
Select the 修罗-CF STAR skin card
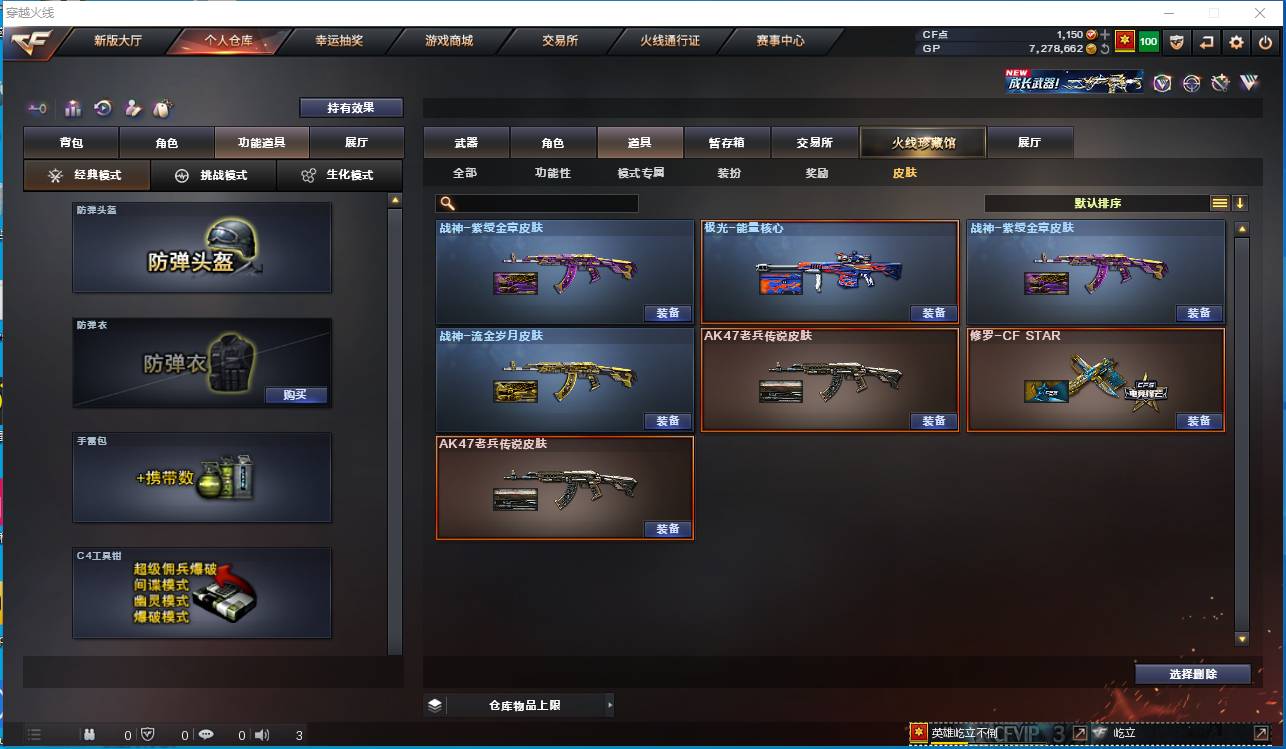pos(1096,380)
